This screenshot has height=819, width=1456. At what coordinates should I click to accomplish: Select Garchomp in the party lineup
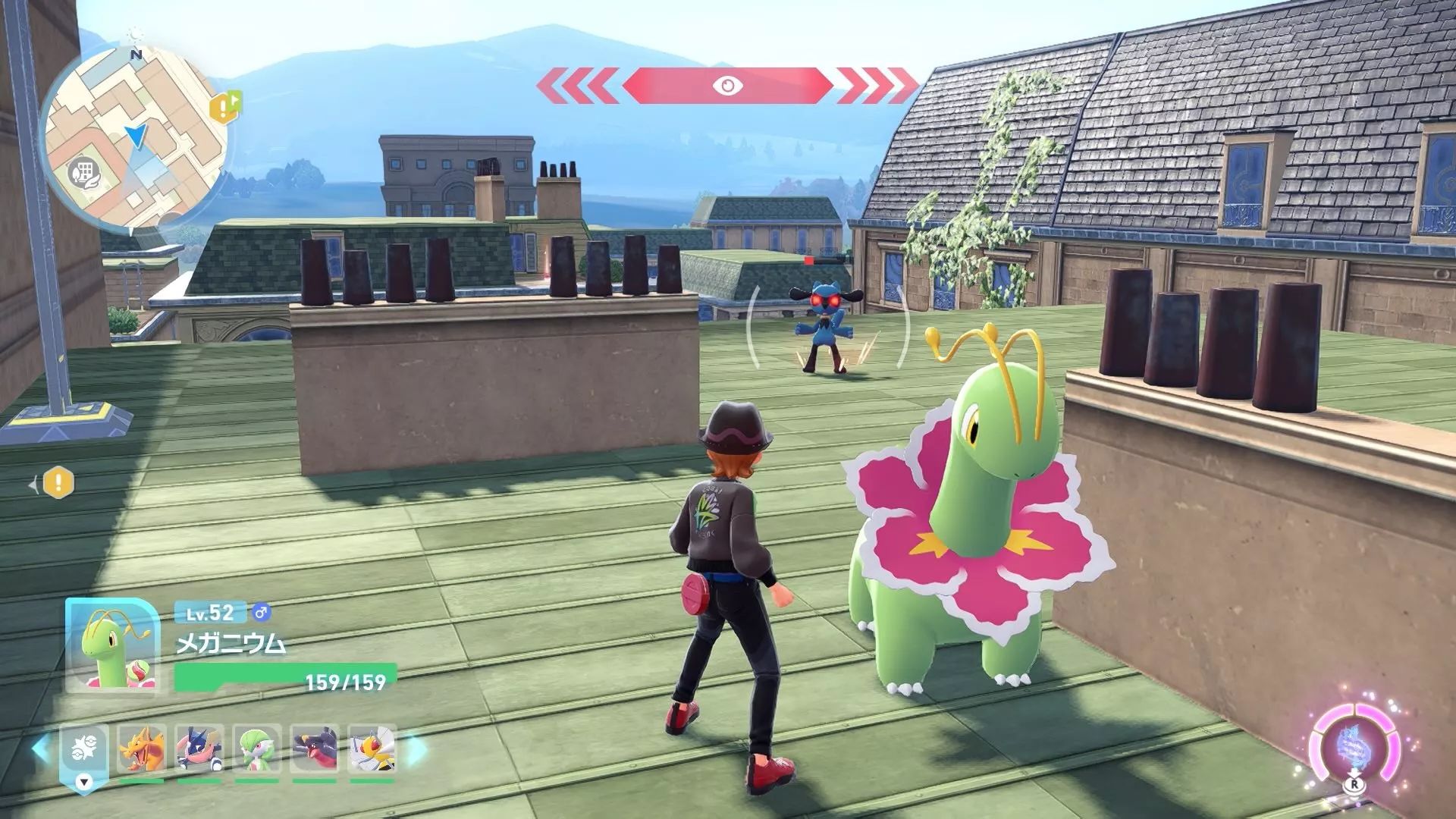314,748
